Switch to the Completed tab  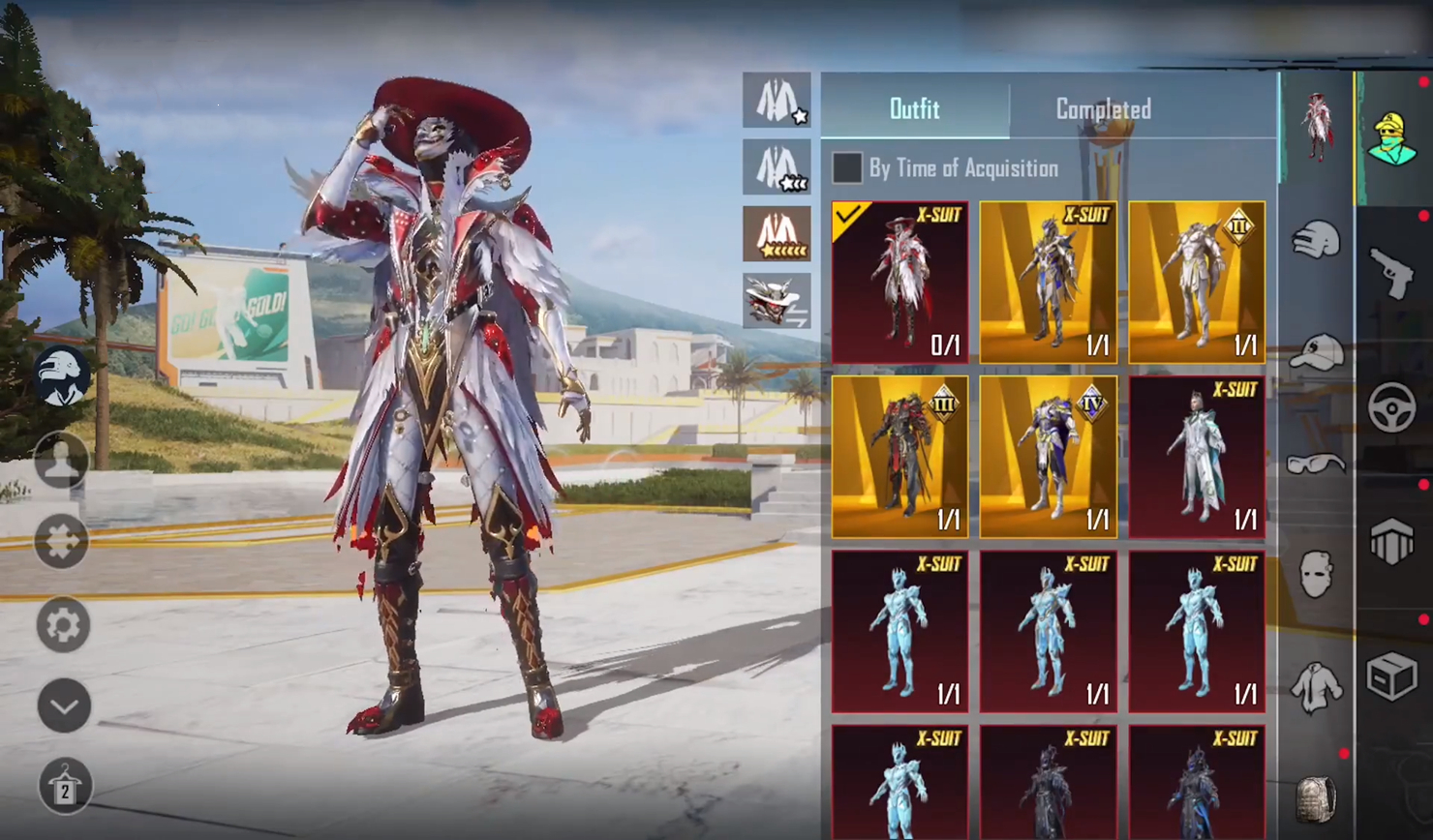pos(1103,108)
